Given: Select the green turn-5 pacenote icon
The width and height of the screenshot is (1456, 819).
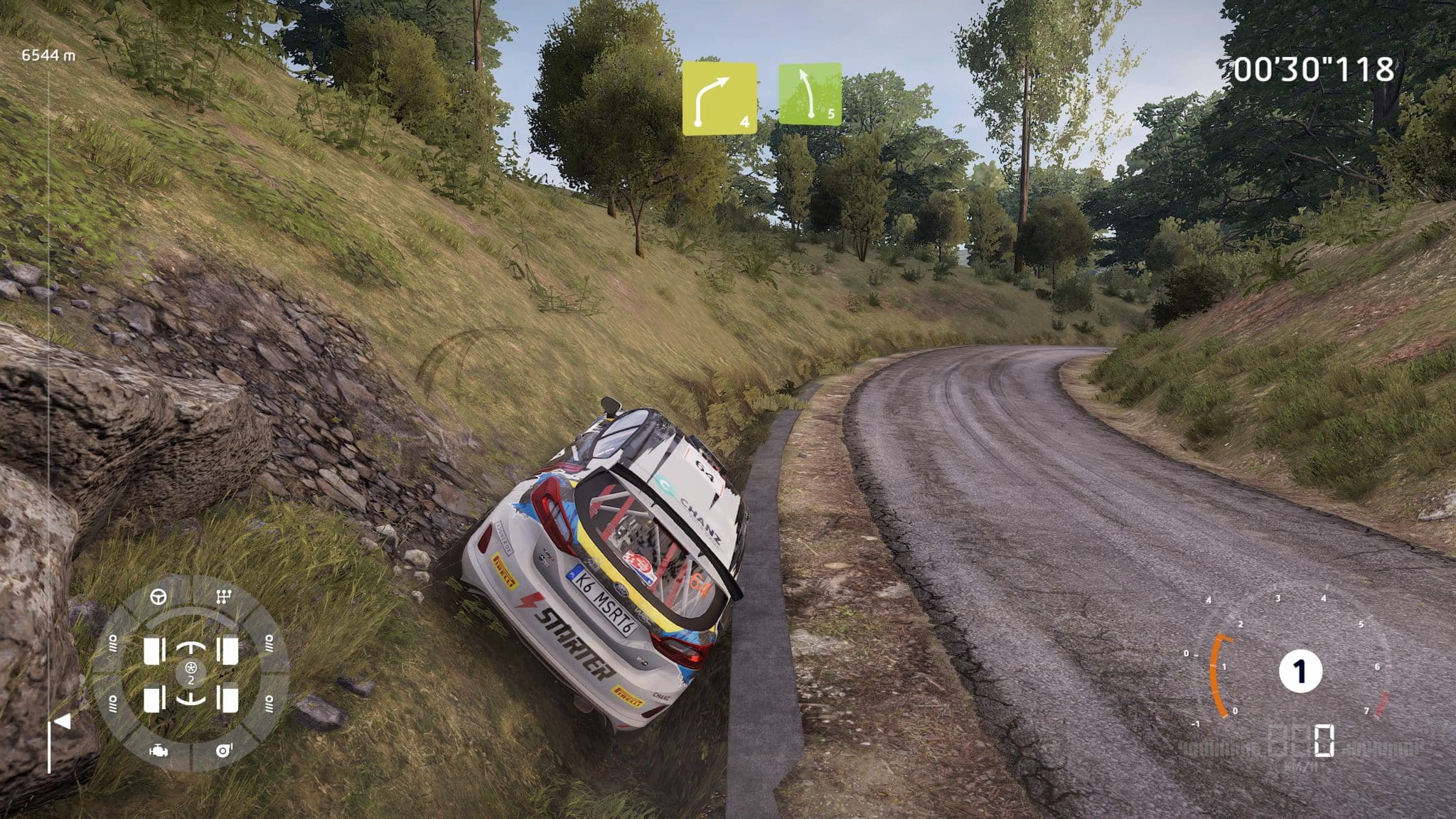Looking at the screenshot, I should (x=810, y=94).
